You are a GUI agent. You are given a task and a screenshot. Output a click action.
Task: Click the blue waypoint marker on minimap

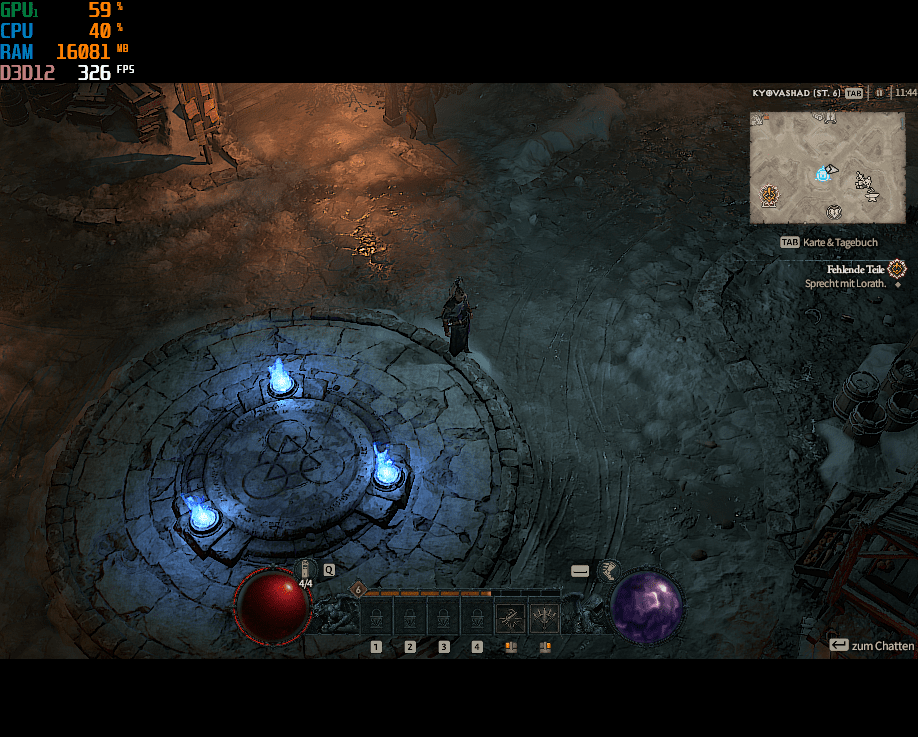coord(822,174)
